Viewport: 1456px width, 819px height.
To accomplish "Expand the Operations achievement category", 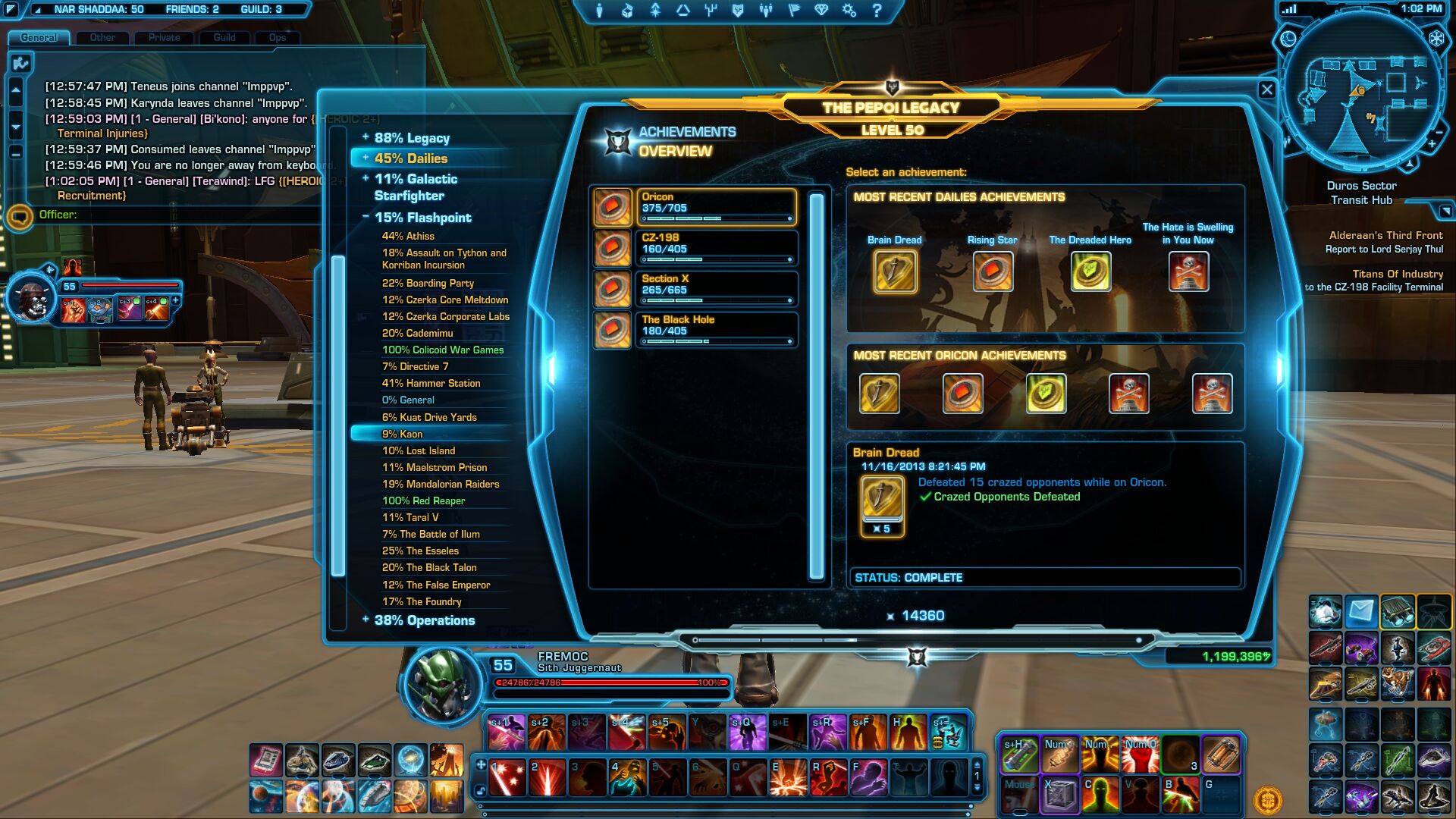I will tap(424, 620).
